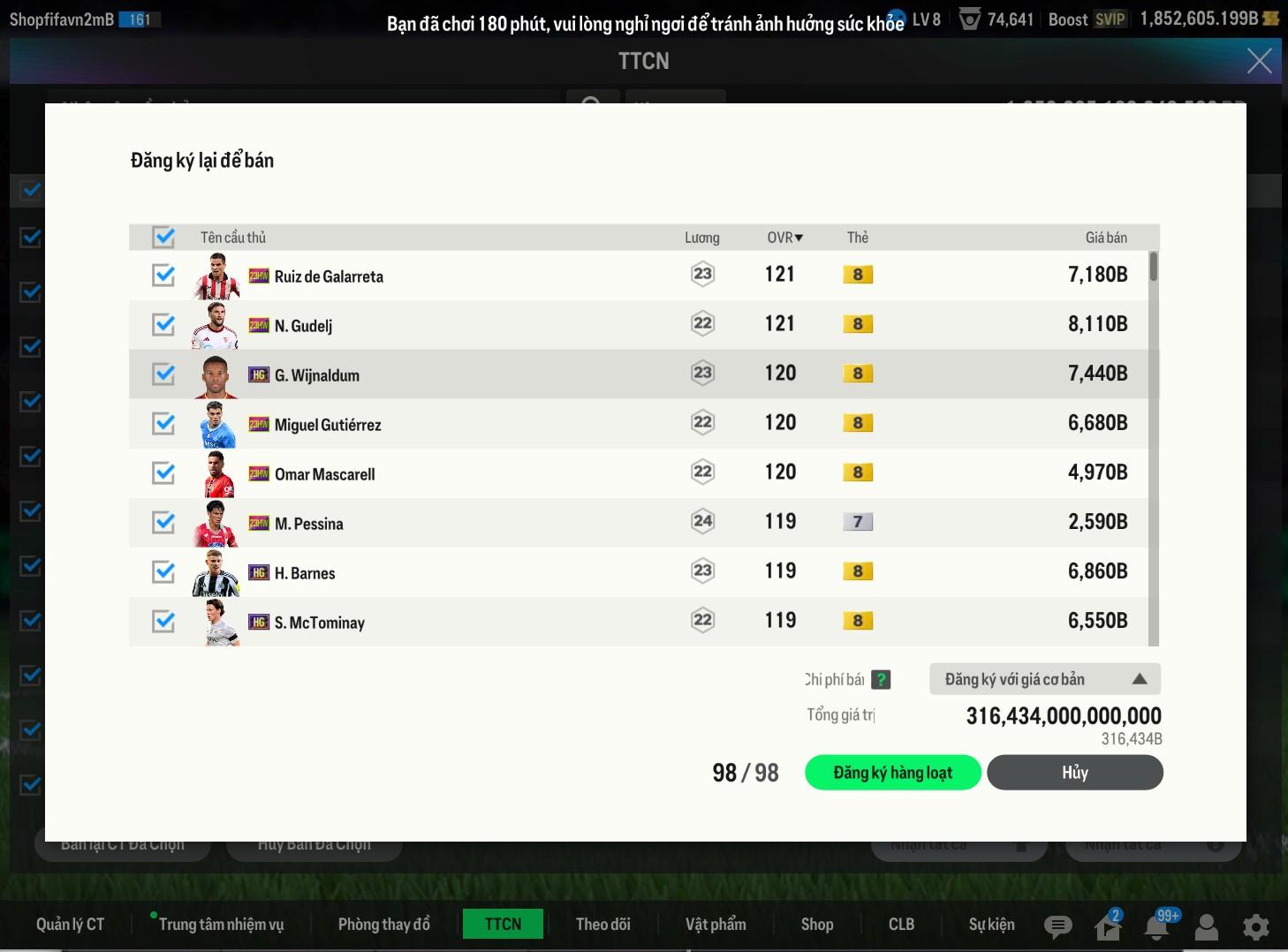
Task: Sort the list by OVR column
Action: point(784,237)
